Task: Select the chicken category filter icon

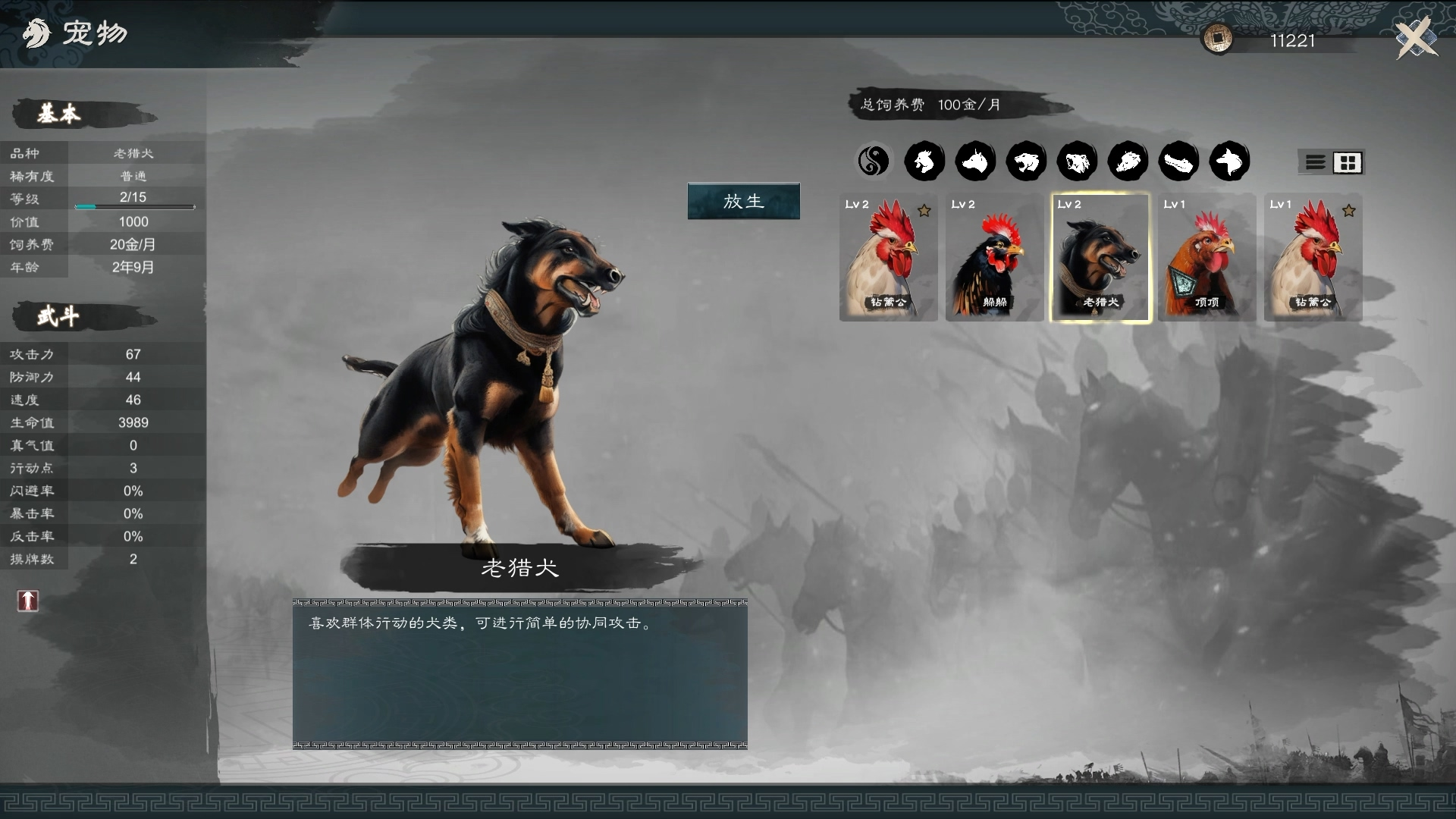Action: [x=925, y=161]
